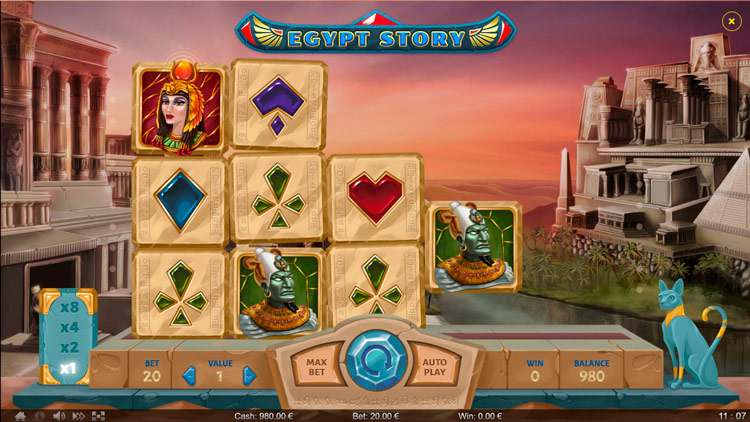The width and height of the screenshot is (750, 422).
Task: Toggle sound with the speaker icon
Action: click(59, 415)
